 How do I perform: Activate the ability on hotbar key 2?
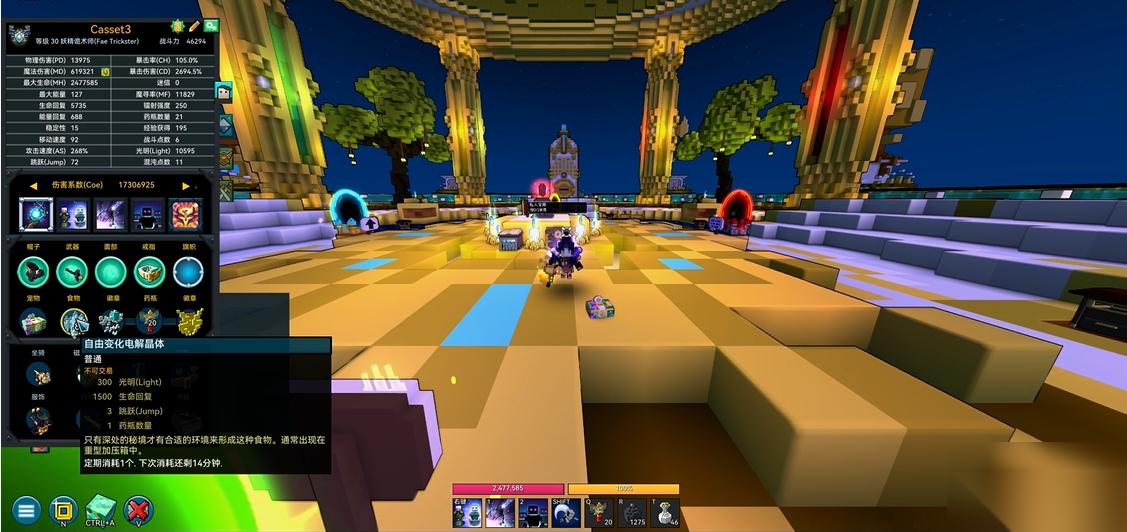pos(532,513)
